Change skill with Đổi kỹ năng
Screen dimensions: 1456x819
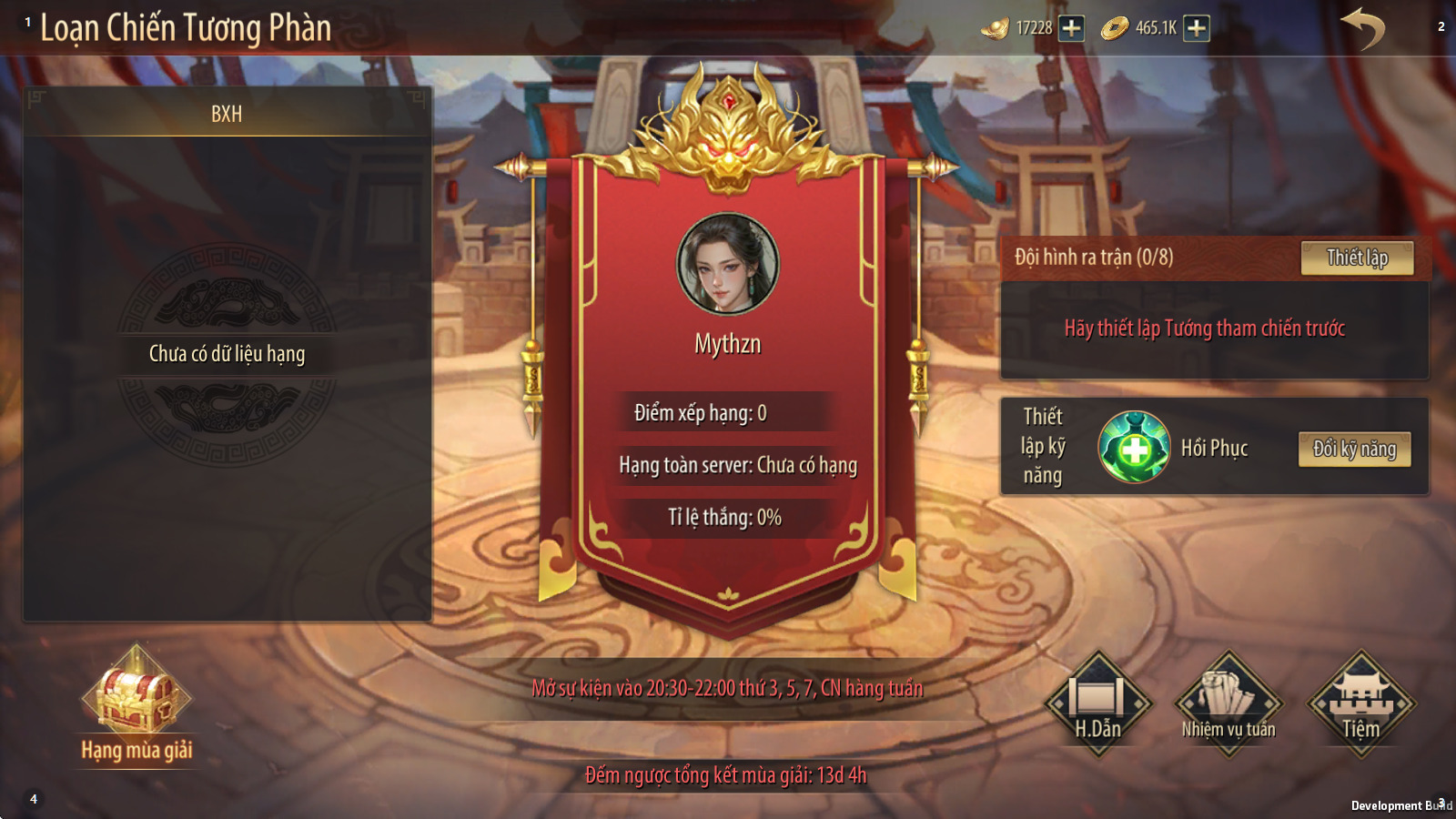point(1354,449)
